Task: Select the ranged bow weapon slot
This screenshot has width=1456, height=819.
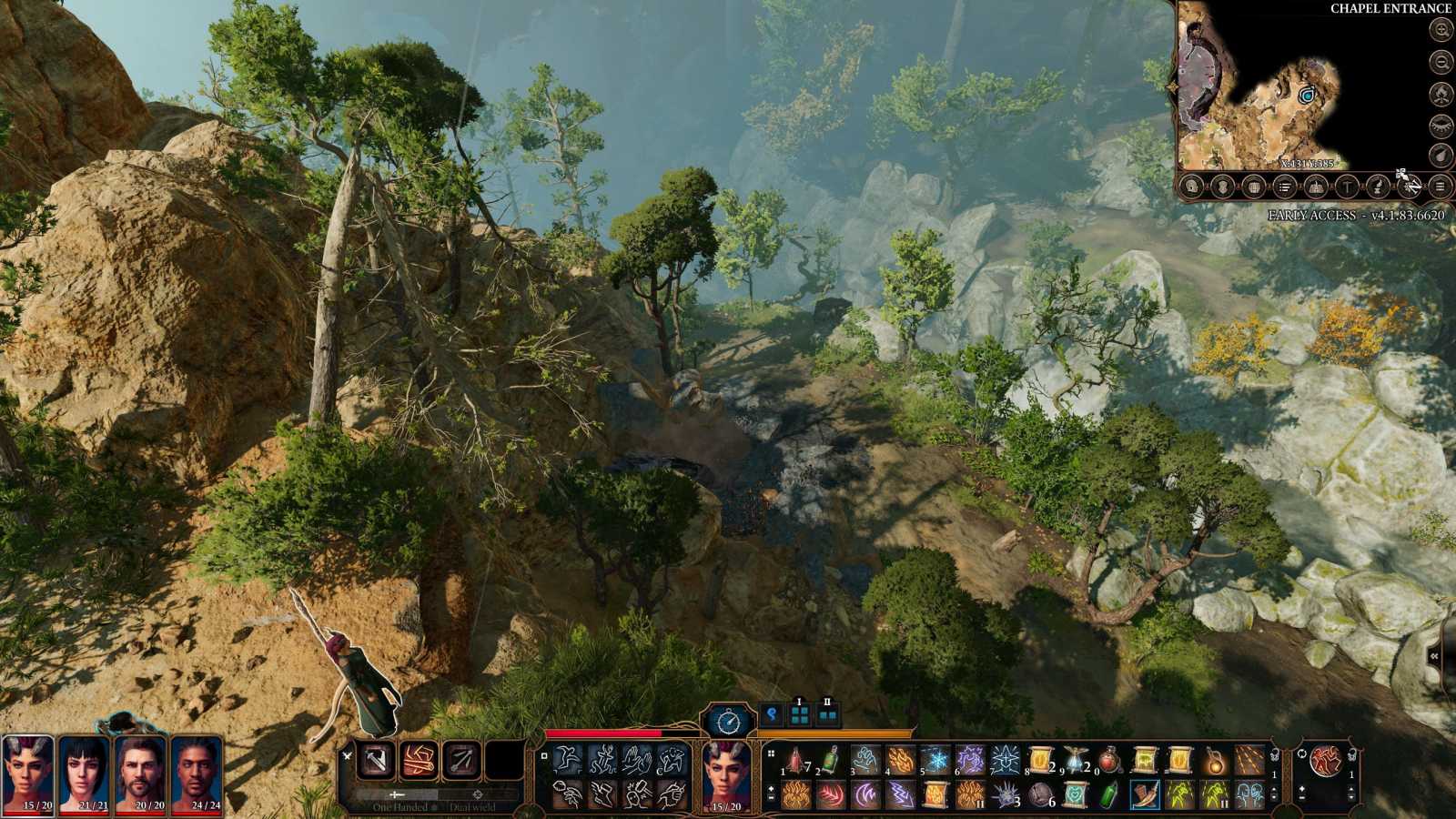Action: tap(461, 761)
